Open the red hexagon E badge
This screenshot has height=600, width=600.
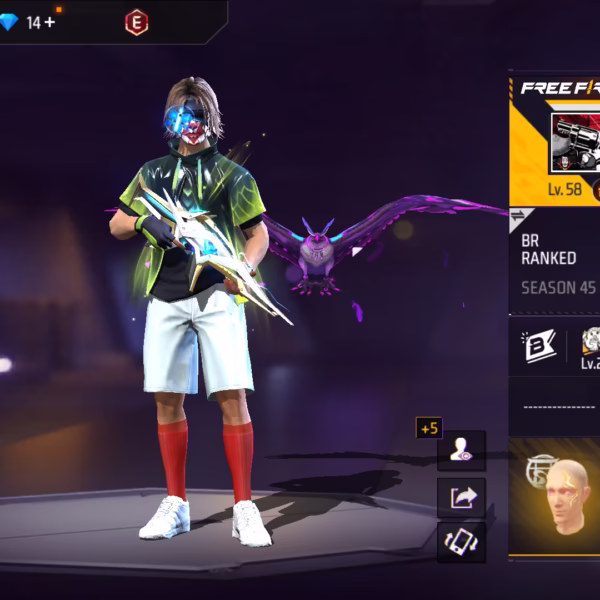pos(136,22)
